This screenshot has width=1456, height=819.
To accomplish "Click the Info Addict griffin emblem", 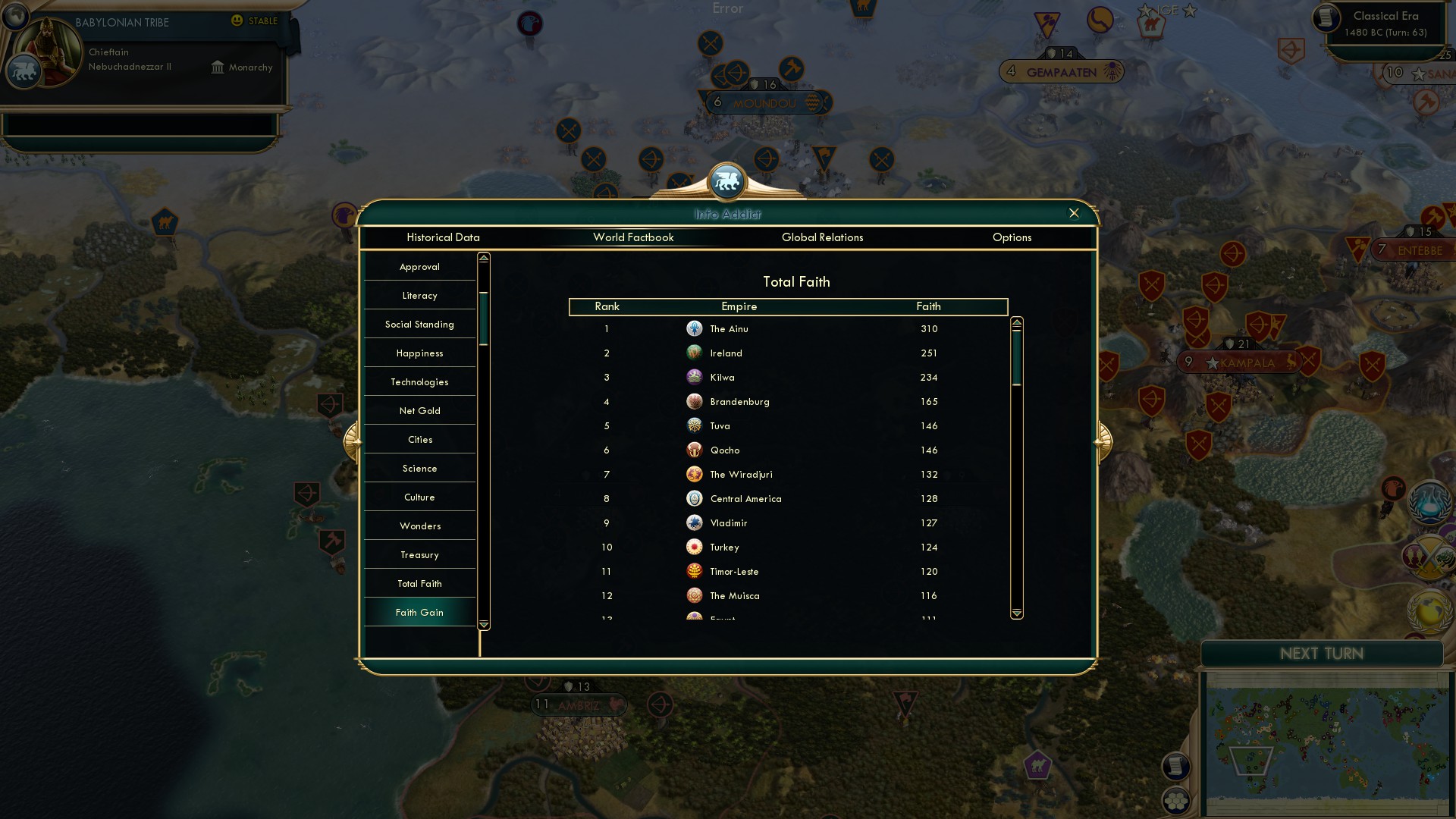I will [x=727, y=180].
